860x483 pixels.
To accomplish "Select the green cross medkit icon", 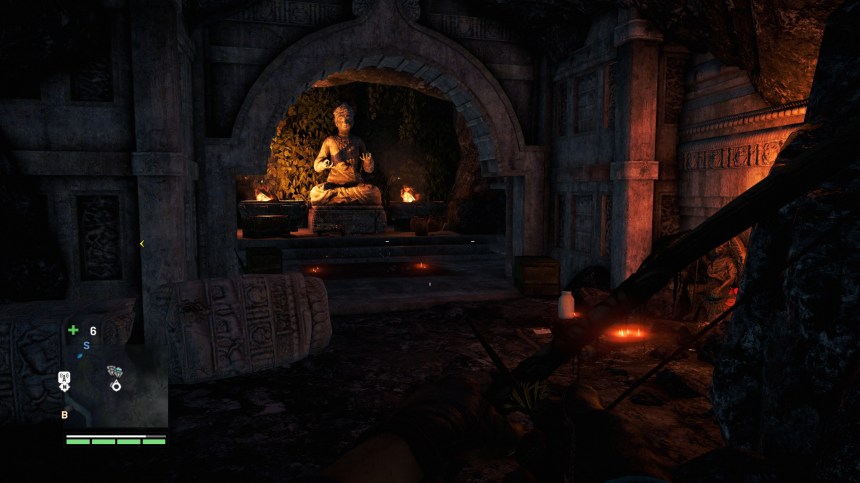I will (73, 330).
